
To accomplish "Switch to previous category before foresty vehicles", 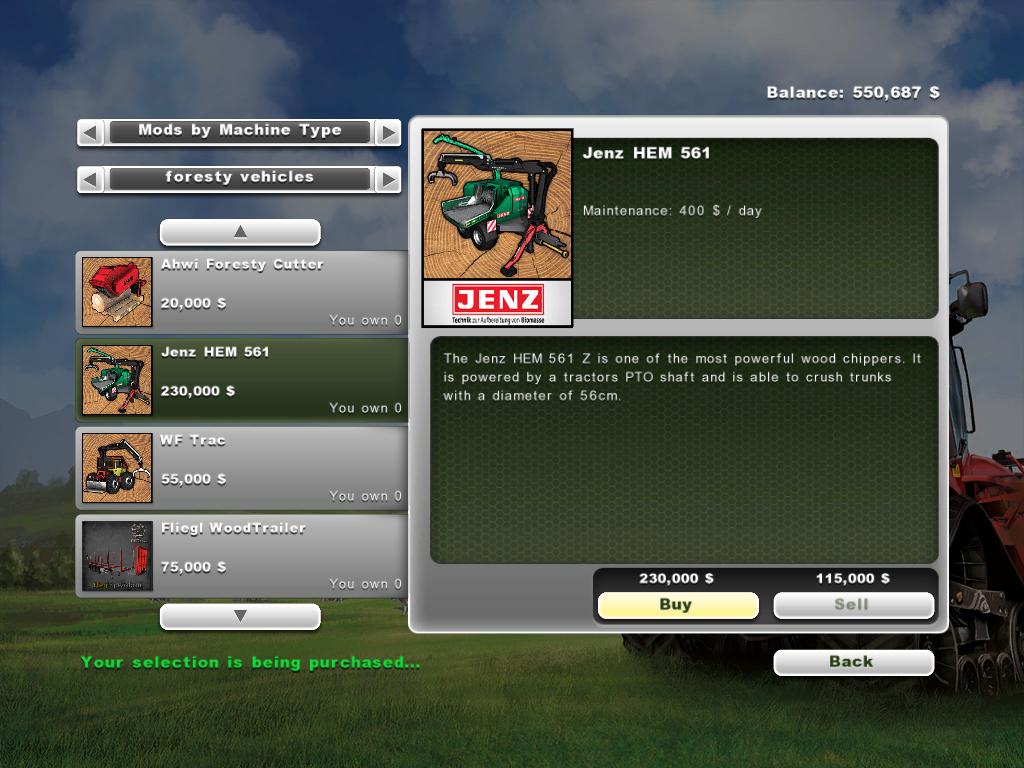I will pos(91,180).
